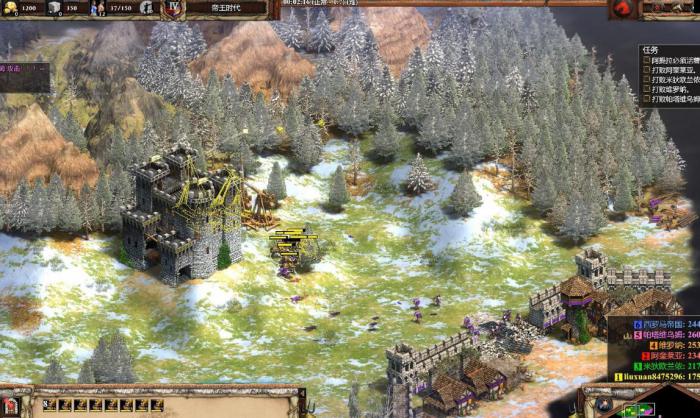Click the Imperial Age shield emblem
This screenshot has height=418, width=700.
pyautogui.click(x=173, y=8)
